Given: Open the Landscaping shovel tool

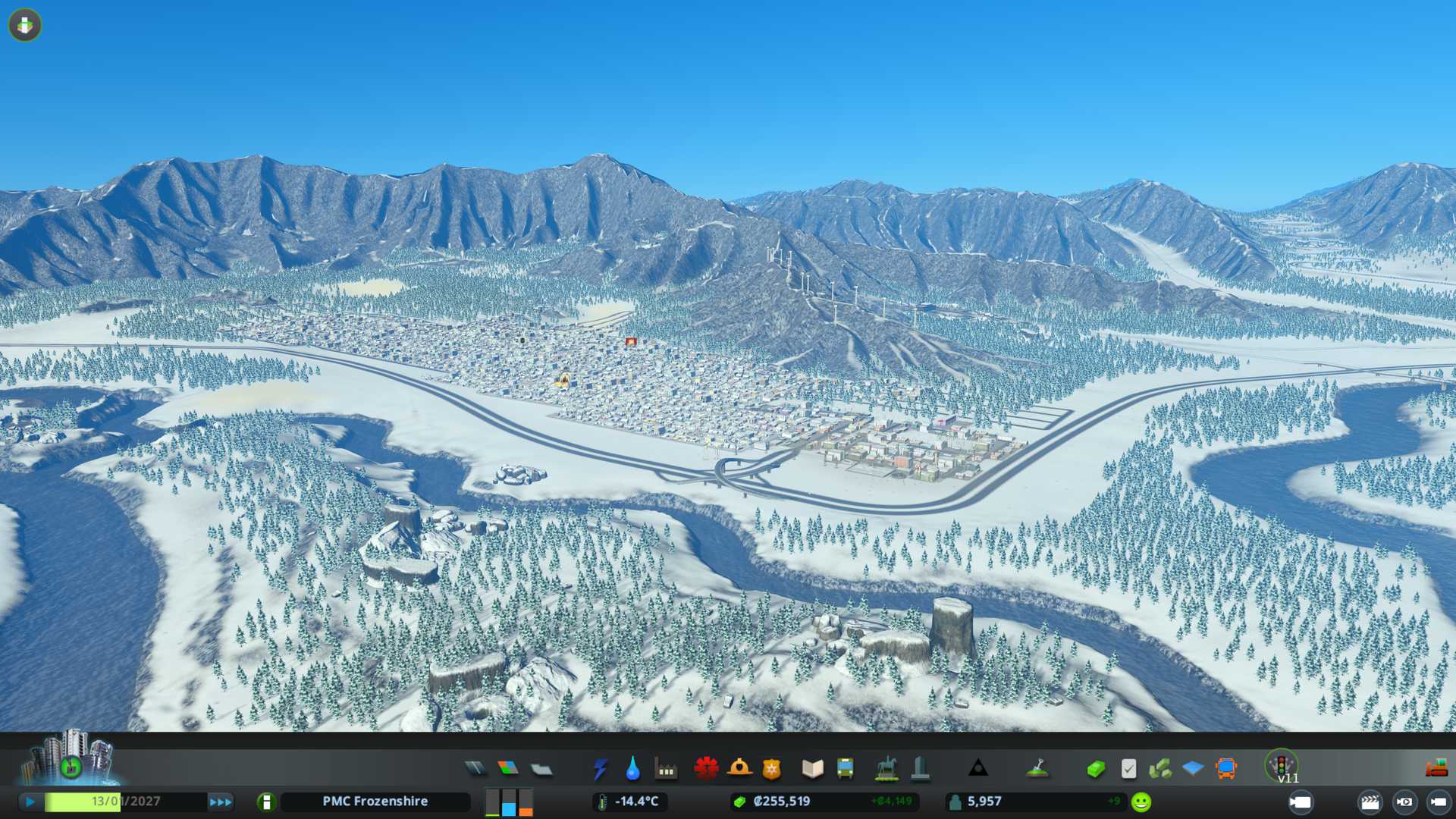Looking at the screenshot, I should (1037, 769).
